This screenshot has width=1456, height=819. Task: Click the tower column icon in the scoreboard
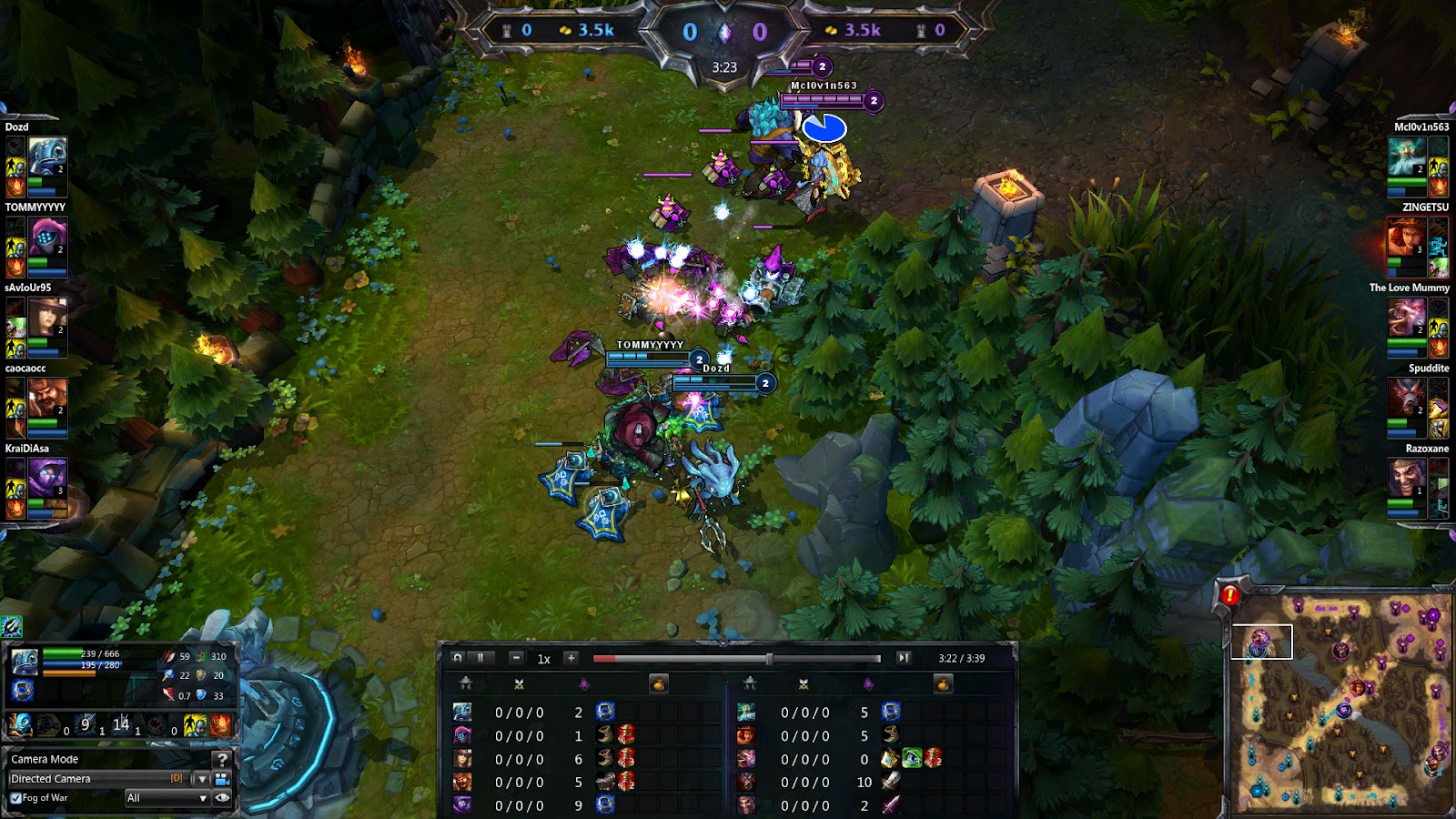pyautogui.click(x=466, y=683)
